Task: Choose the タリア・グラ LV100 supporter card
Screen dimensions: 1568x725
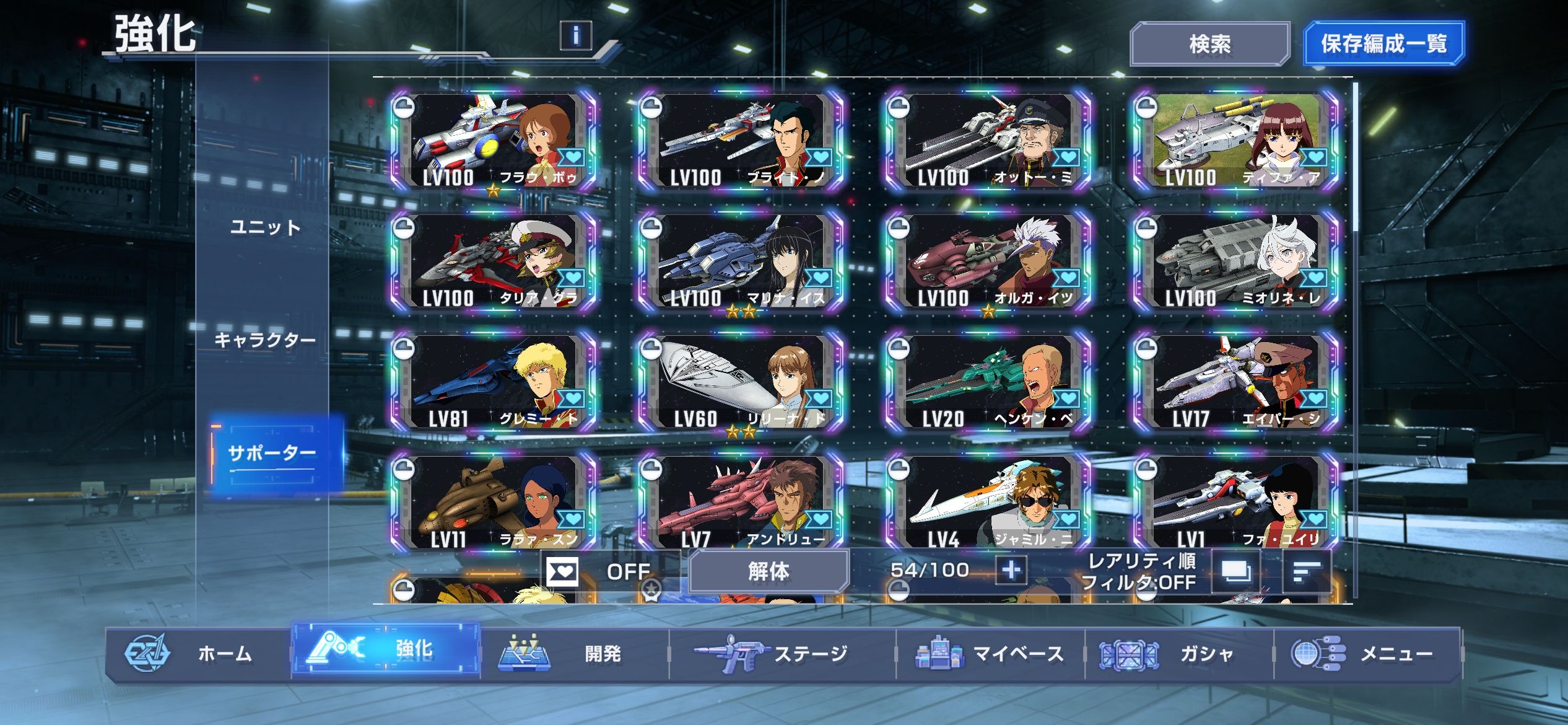Action: pos(494,262)
